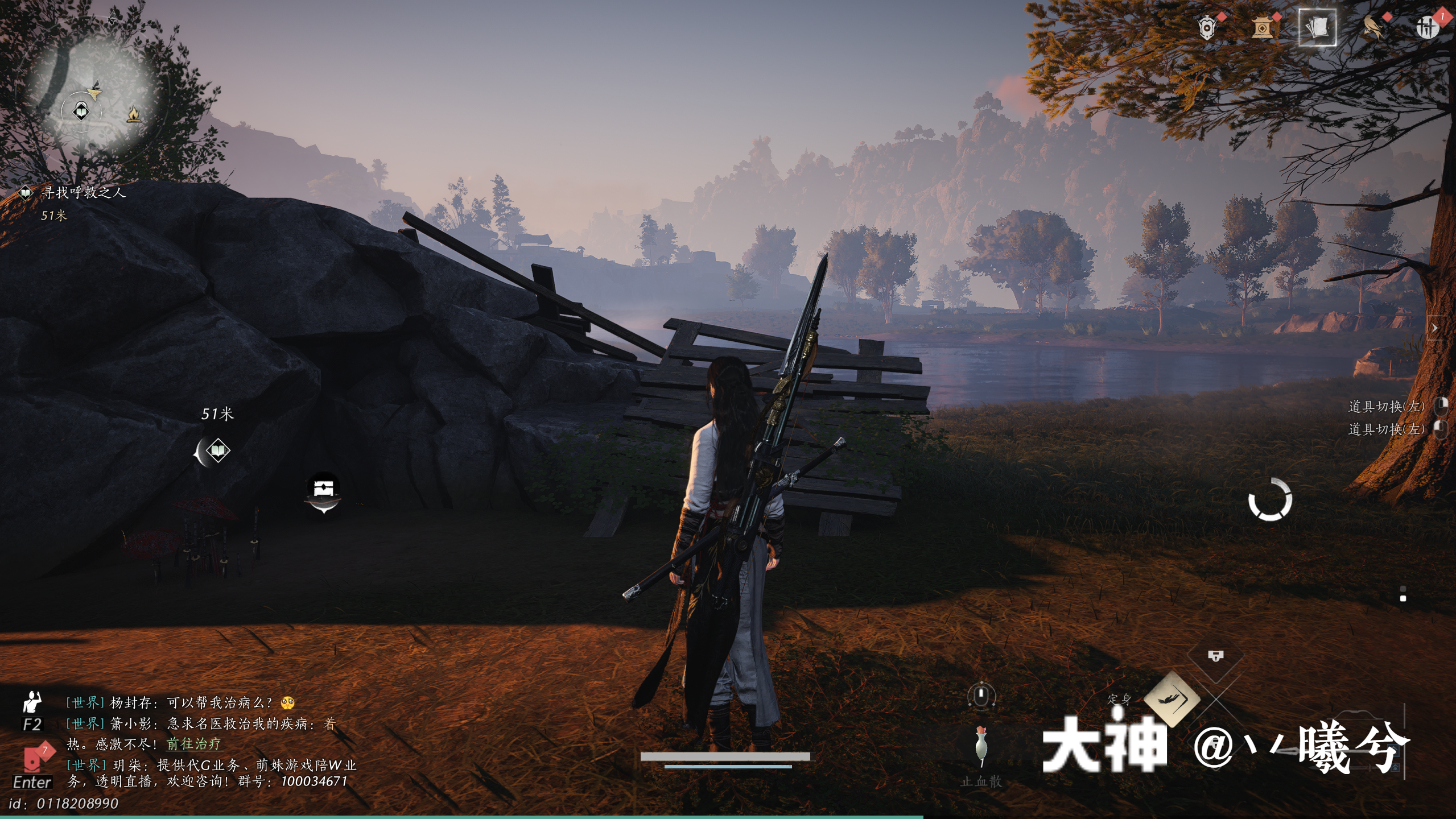Click the 前往治疗 link in chat
The width and height of the screenshot is (1456, 819).
(x=194, y=744)
